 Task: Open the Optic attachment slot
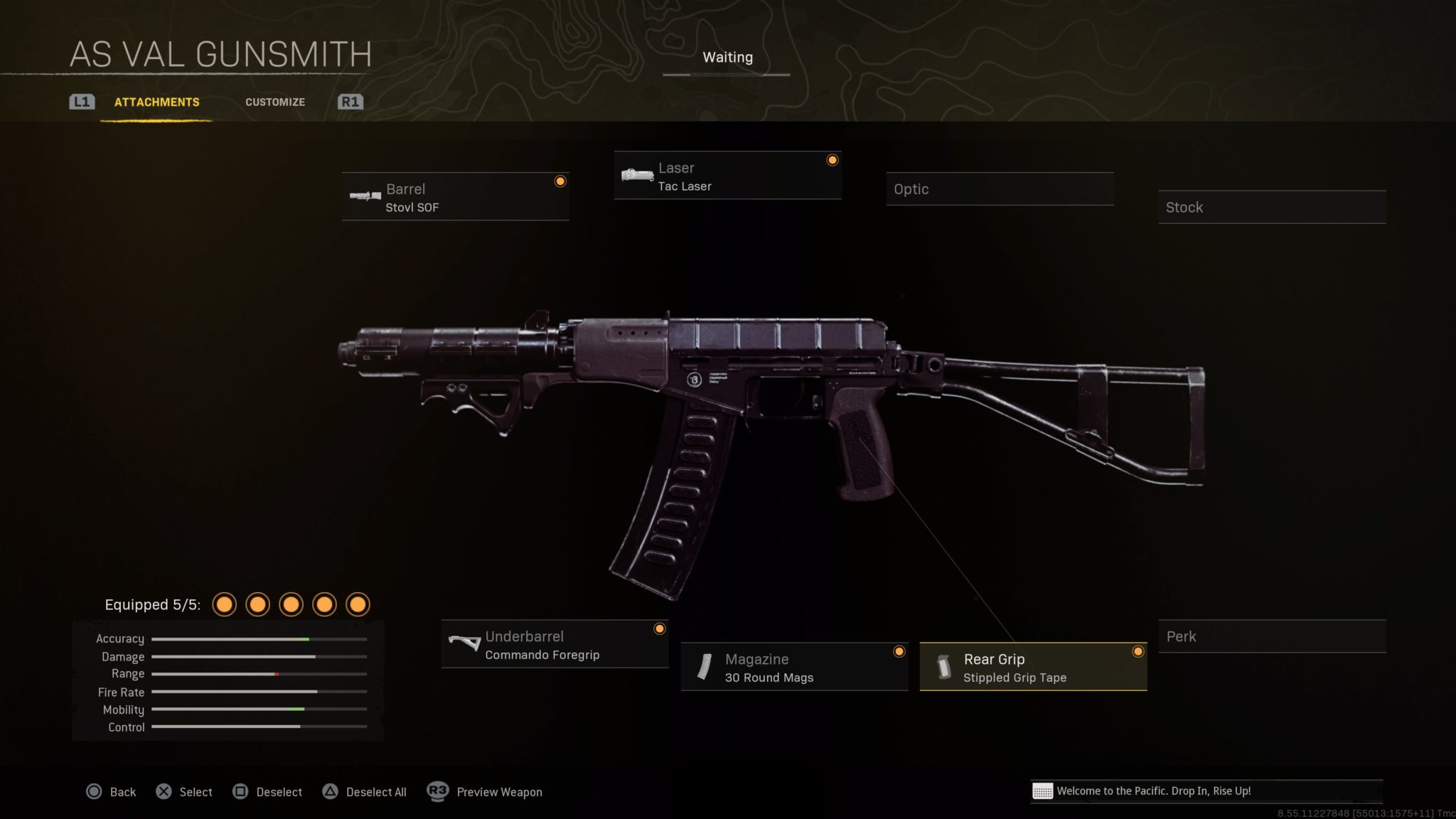point(1000,189)
